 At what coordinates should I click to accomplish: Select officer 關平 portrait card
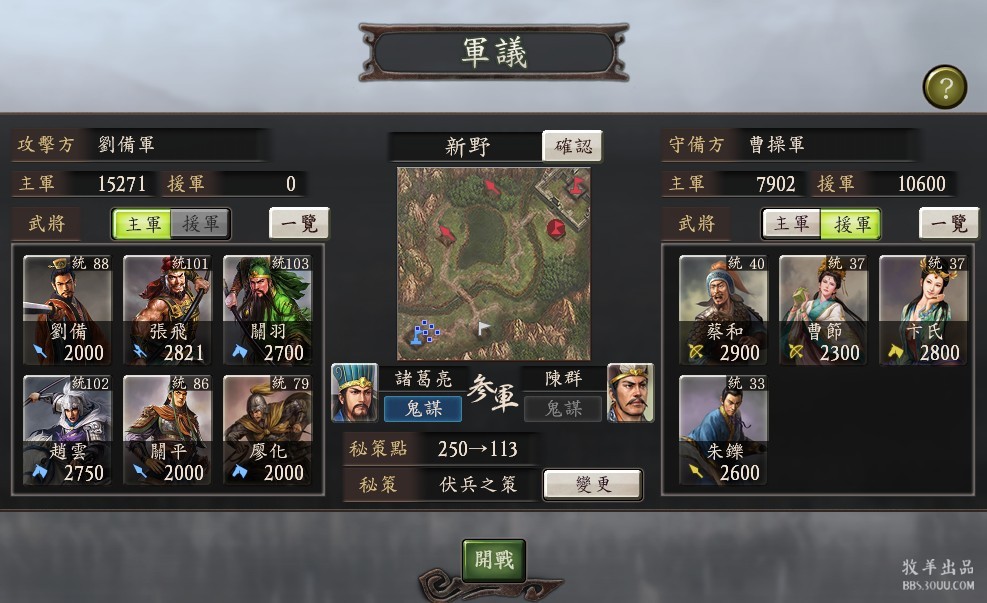coord(167,430)
